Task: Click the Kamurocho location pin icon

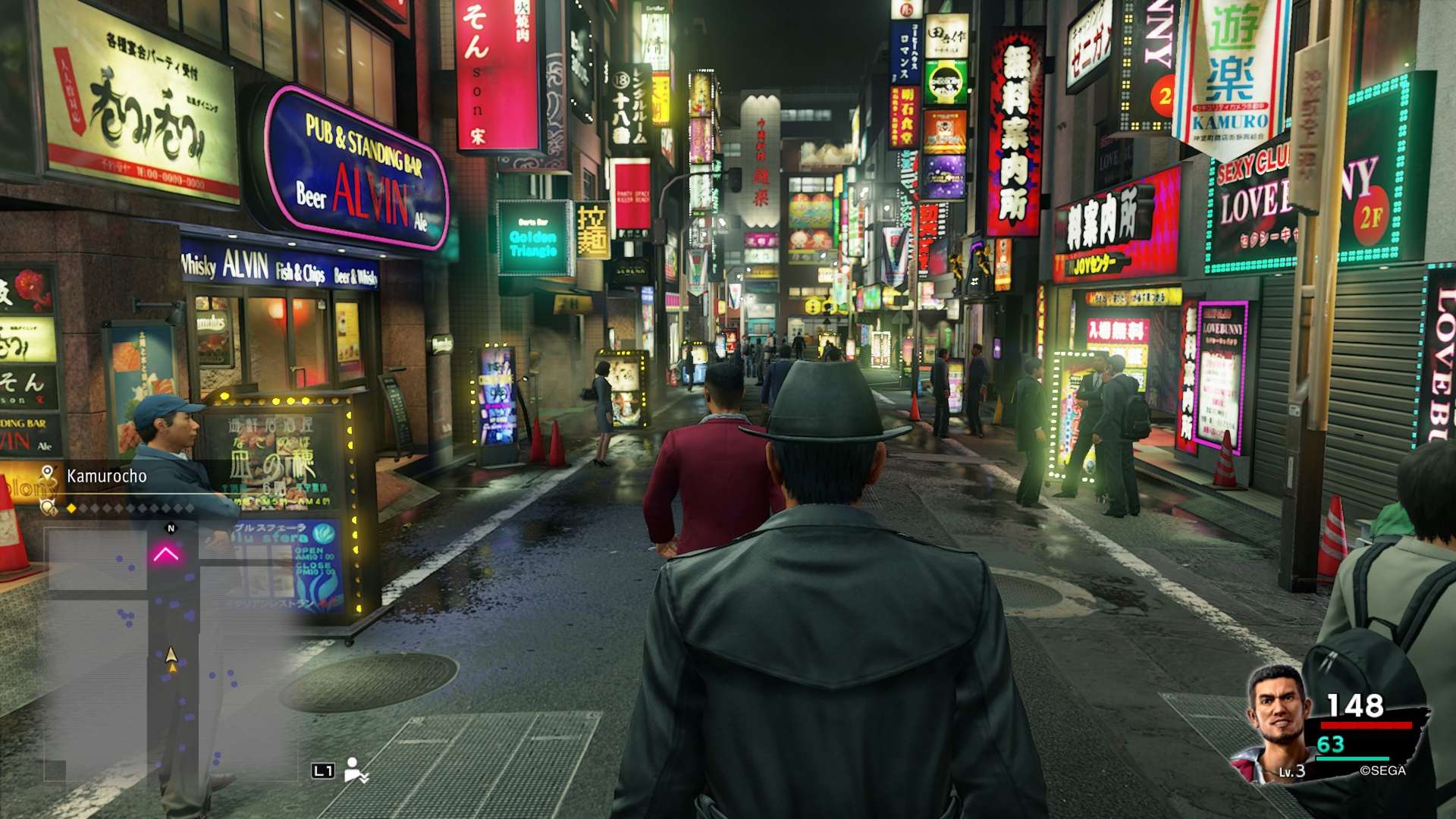Action: click(48, 475)
